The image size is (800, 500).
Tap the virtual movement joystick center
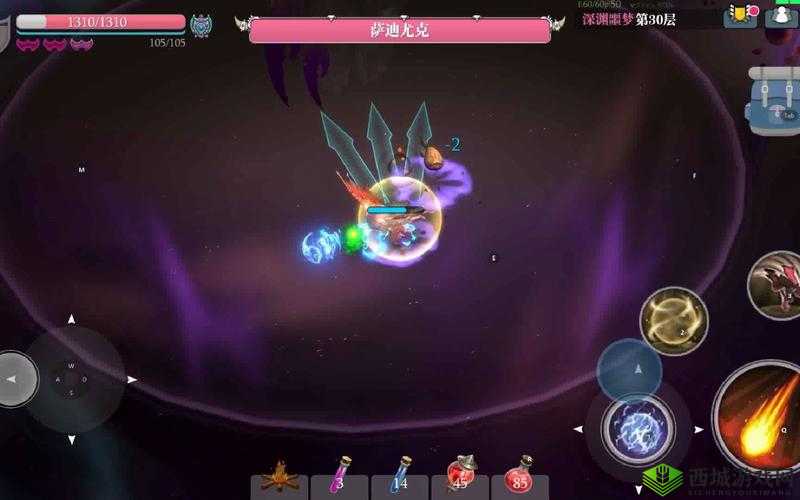pos(71,379)
